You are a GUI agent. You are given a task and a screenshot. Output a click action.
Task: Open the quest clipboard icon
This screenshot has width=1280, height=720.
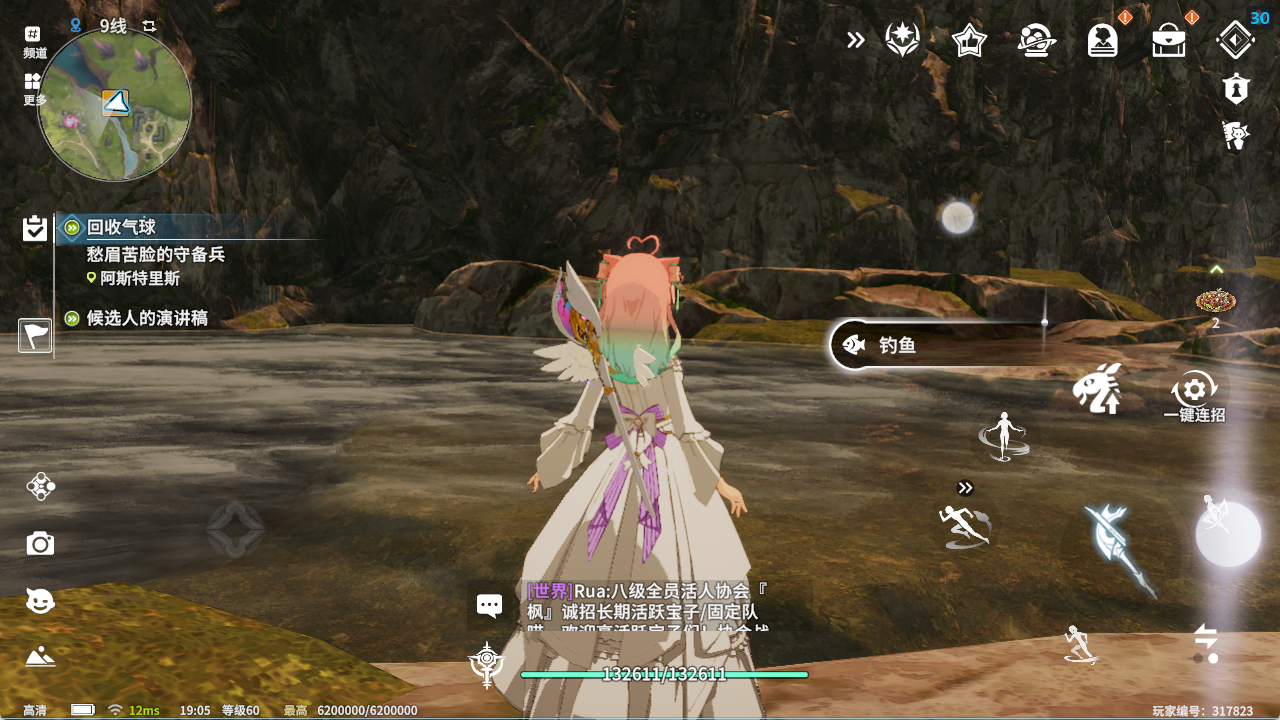35,229
